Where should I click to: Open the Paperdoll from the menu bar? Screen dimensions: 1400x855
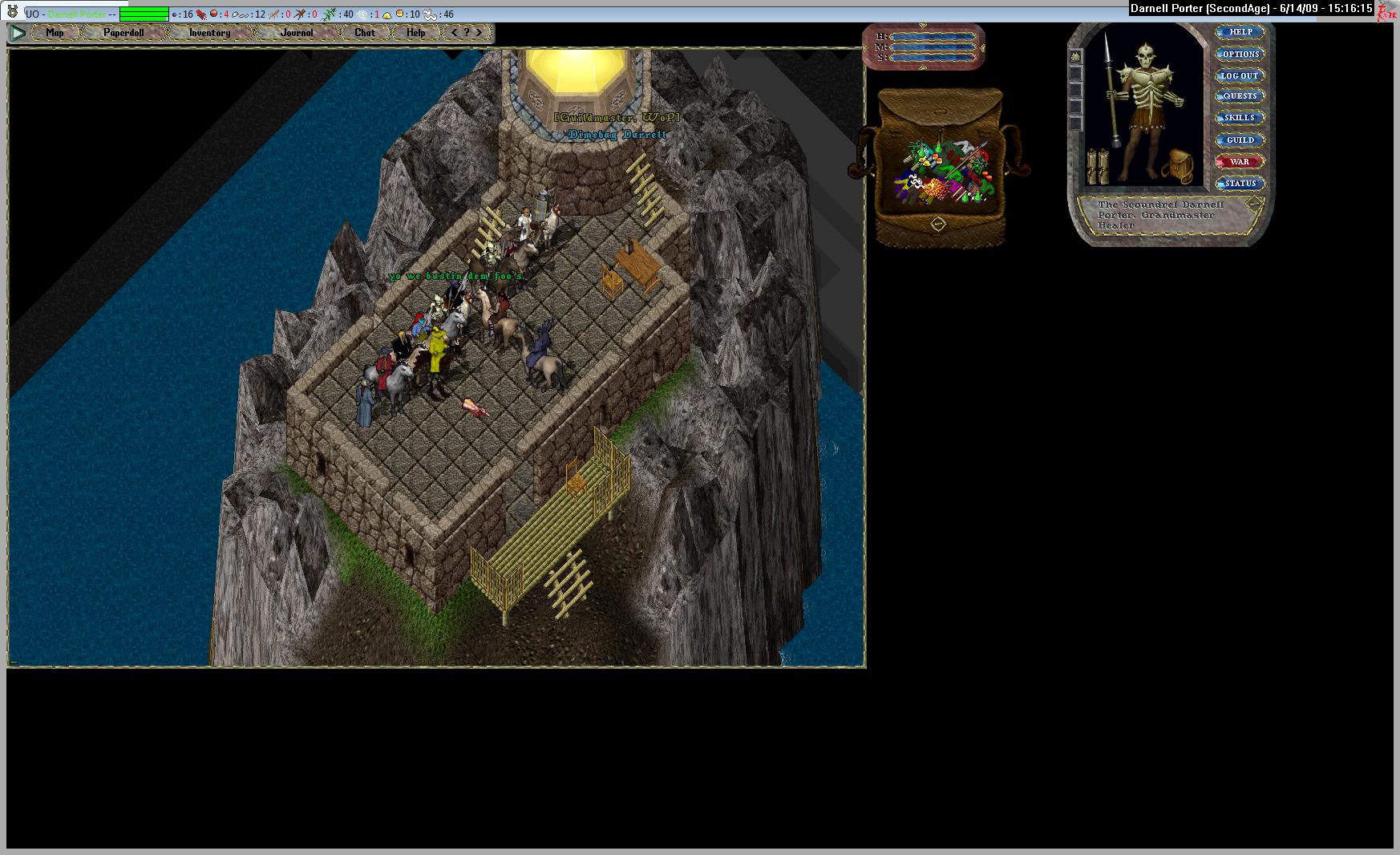[123, 33]
